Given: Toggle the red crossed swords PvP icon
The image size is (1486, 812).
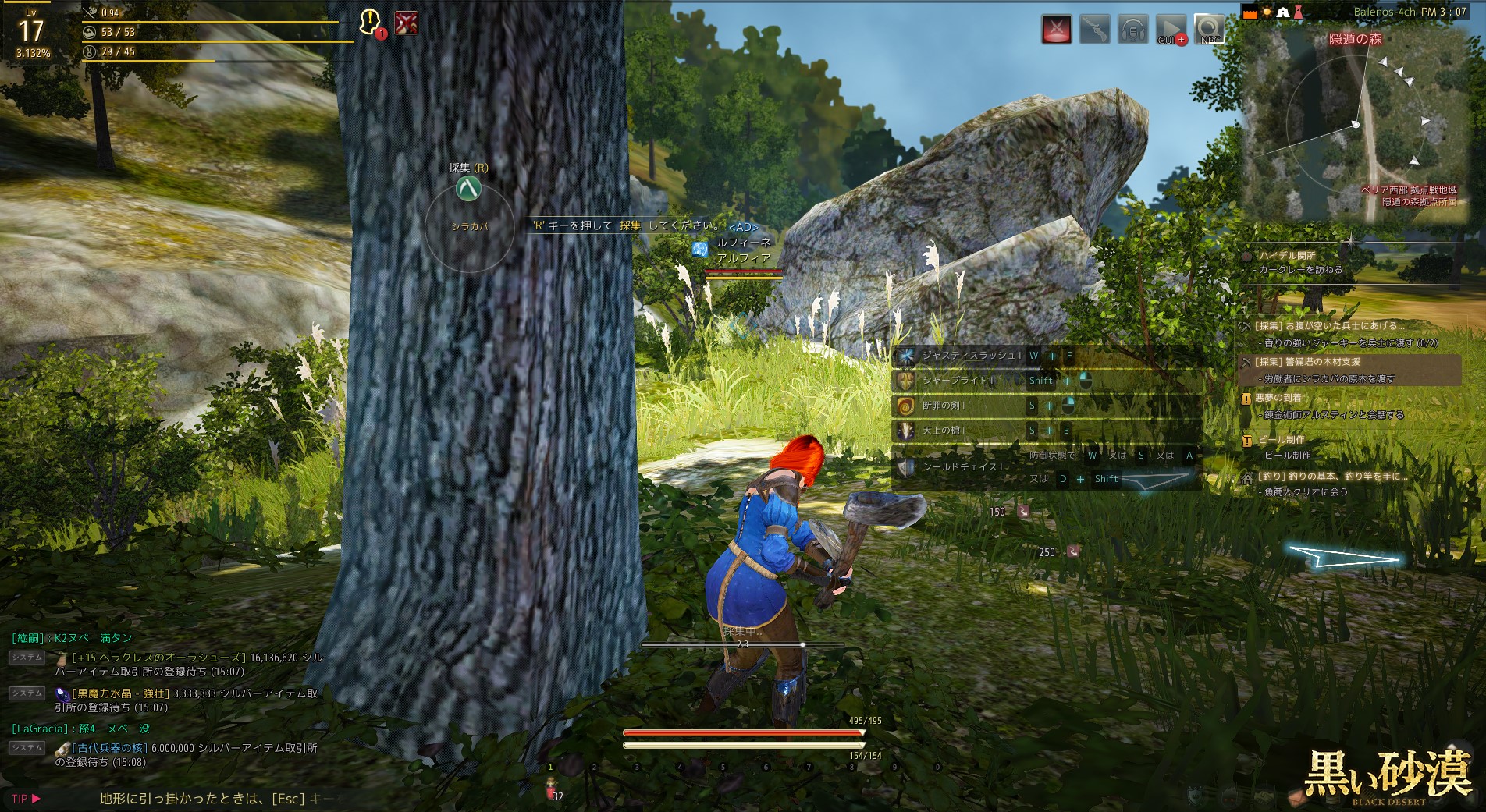Looking at the screenshot, I should coord(1056,30).
